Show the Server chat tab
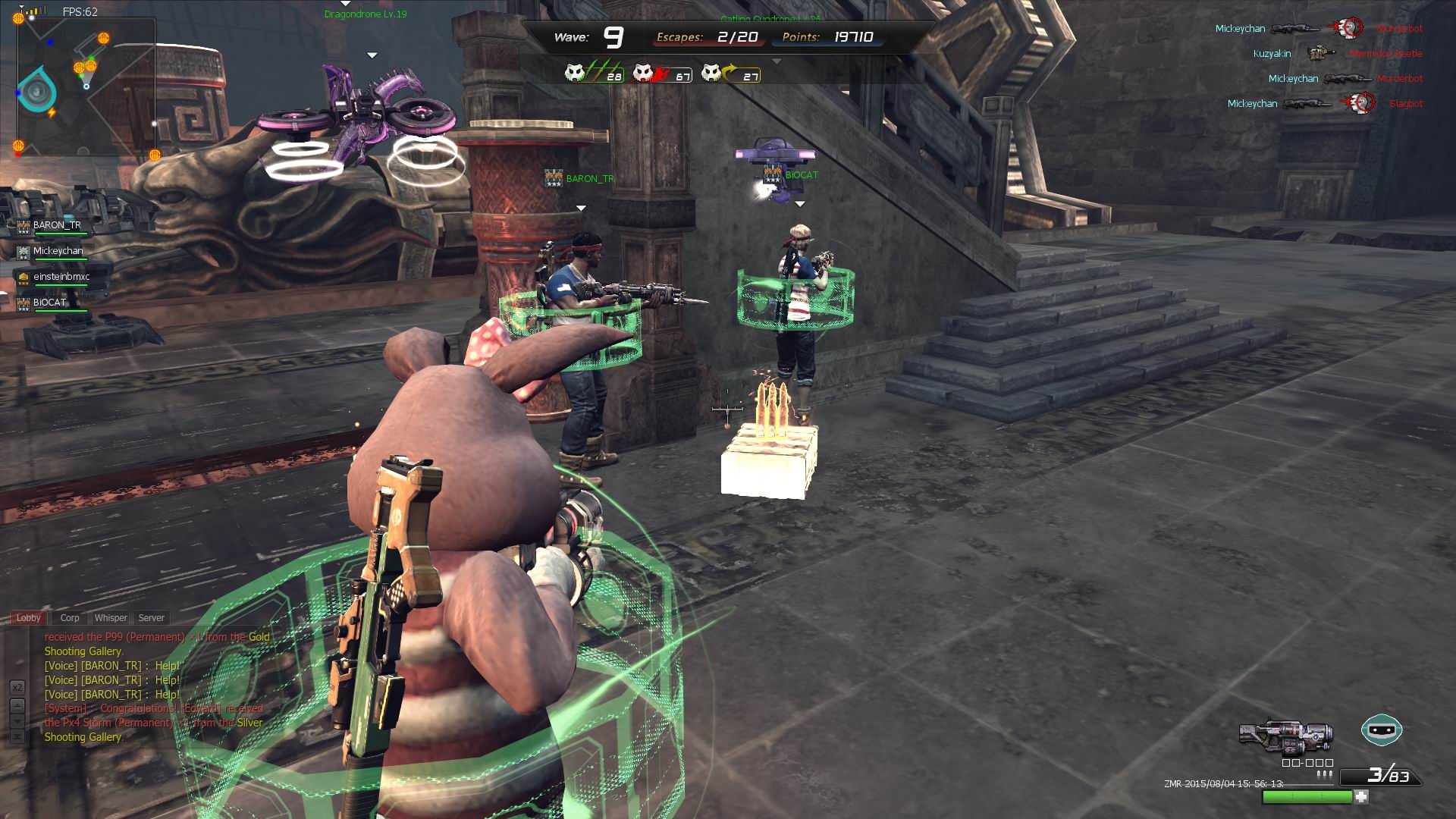The height and width of the screenshot is (819, 1456). coord(152,618)
